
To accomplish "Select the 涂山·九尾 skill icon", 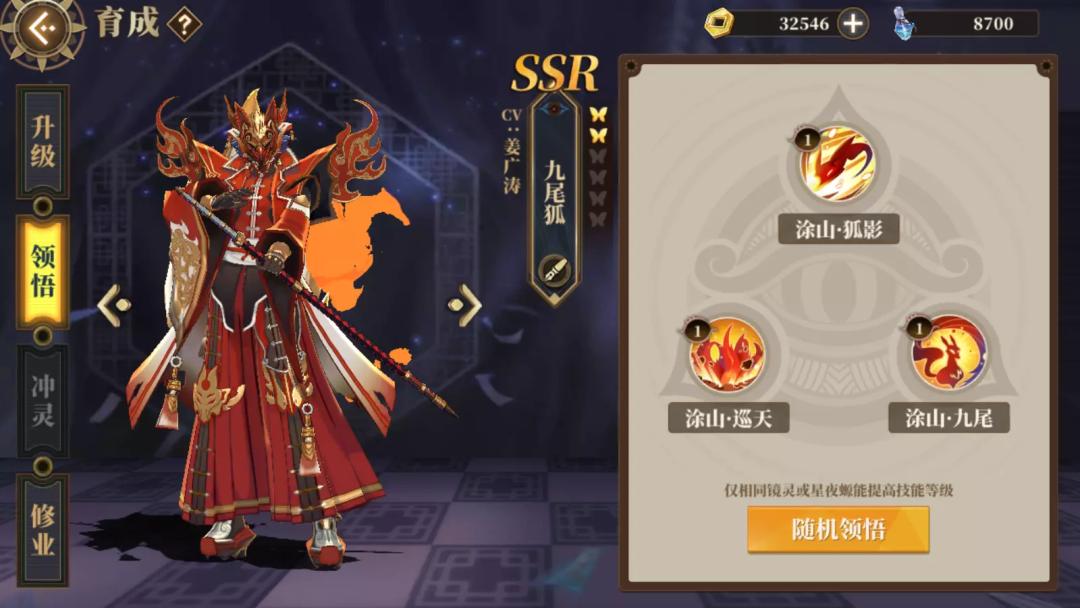I will coord(948,354).
